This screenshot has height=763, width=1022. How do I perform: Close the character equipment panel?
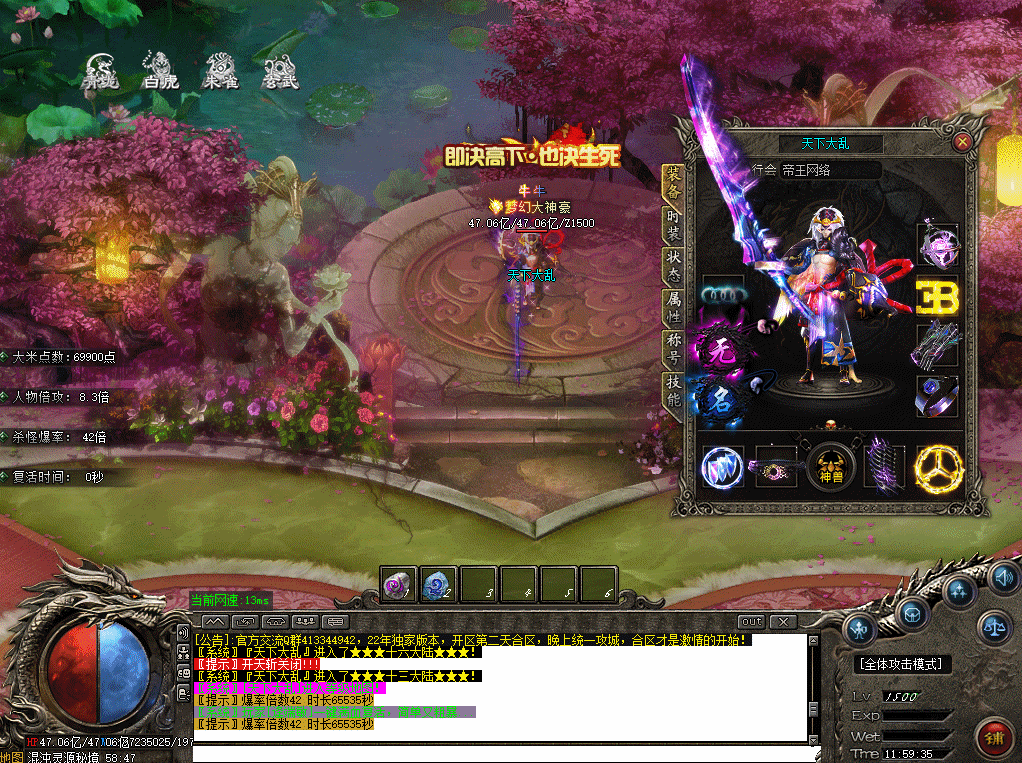(x=962, y=142)
